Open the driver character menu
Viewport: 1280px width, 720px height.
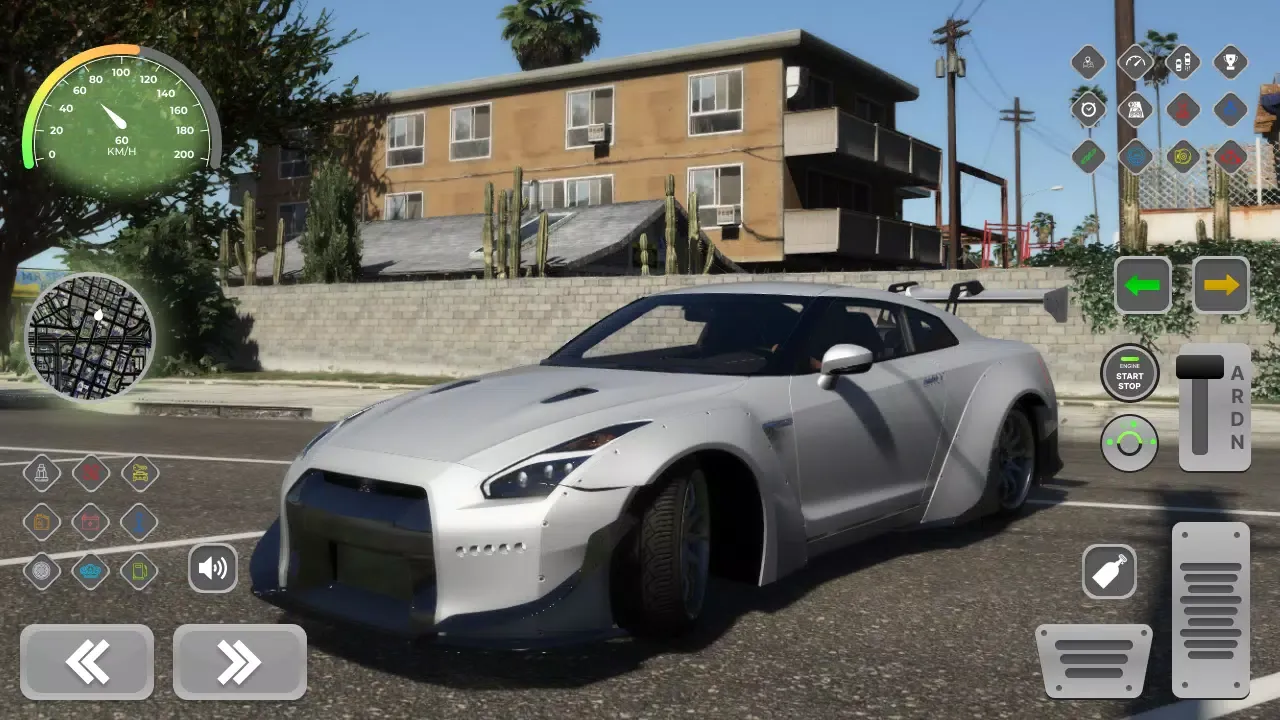[x=1088, y=62]
